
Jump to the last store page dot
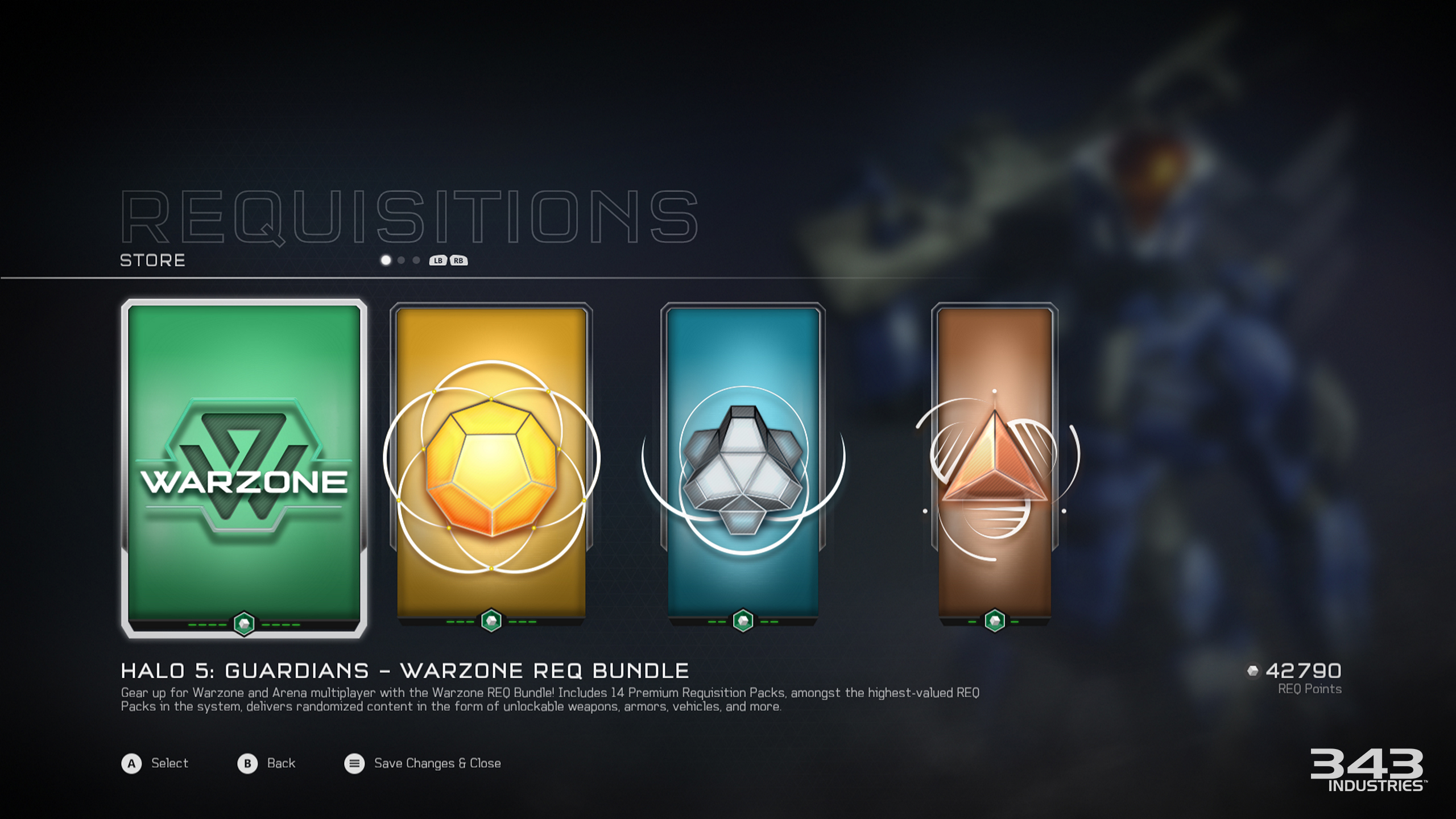tap(416, 260)
